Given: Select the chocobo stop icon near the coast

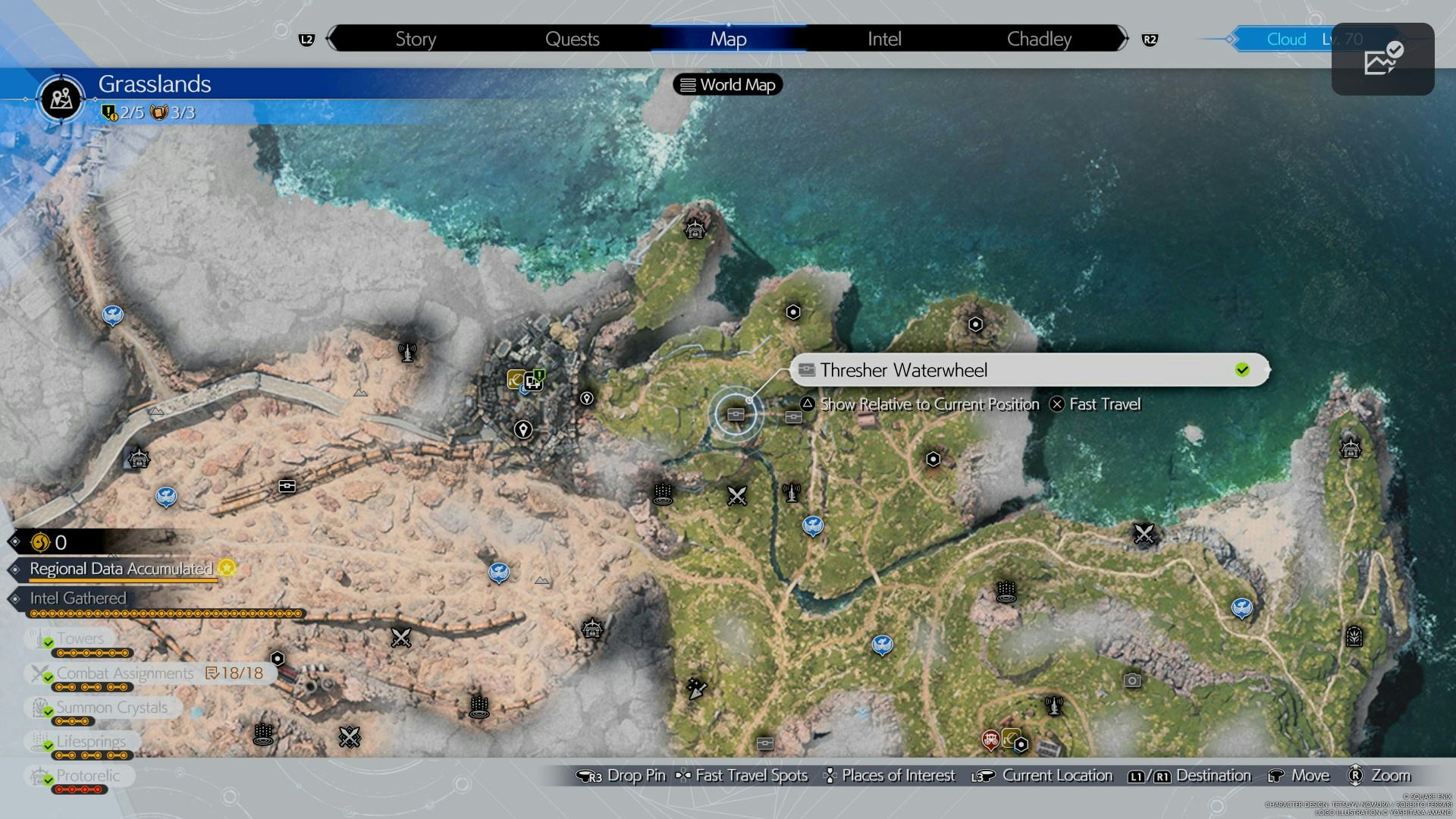Looking at the screenshot, I should (1241, 607).
